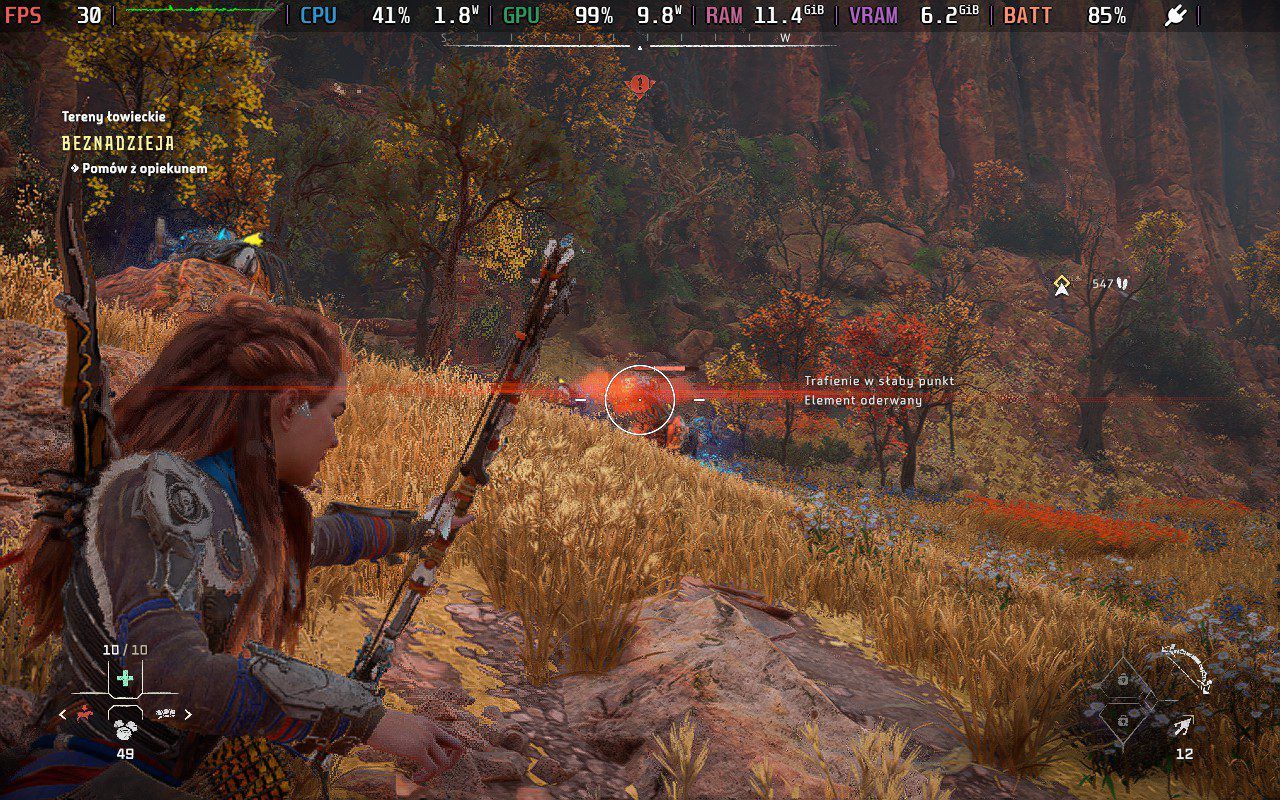Click the footsteps distance icon beside 547
Image resolution: width=1280 pixels, height=800 pixels.
point(1122,282)
